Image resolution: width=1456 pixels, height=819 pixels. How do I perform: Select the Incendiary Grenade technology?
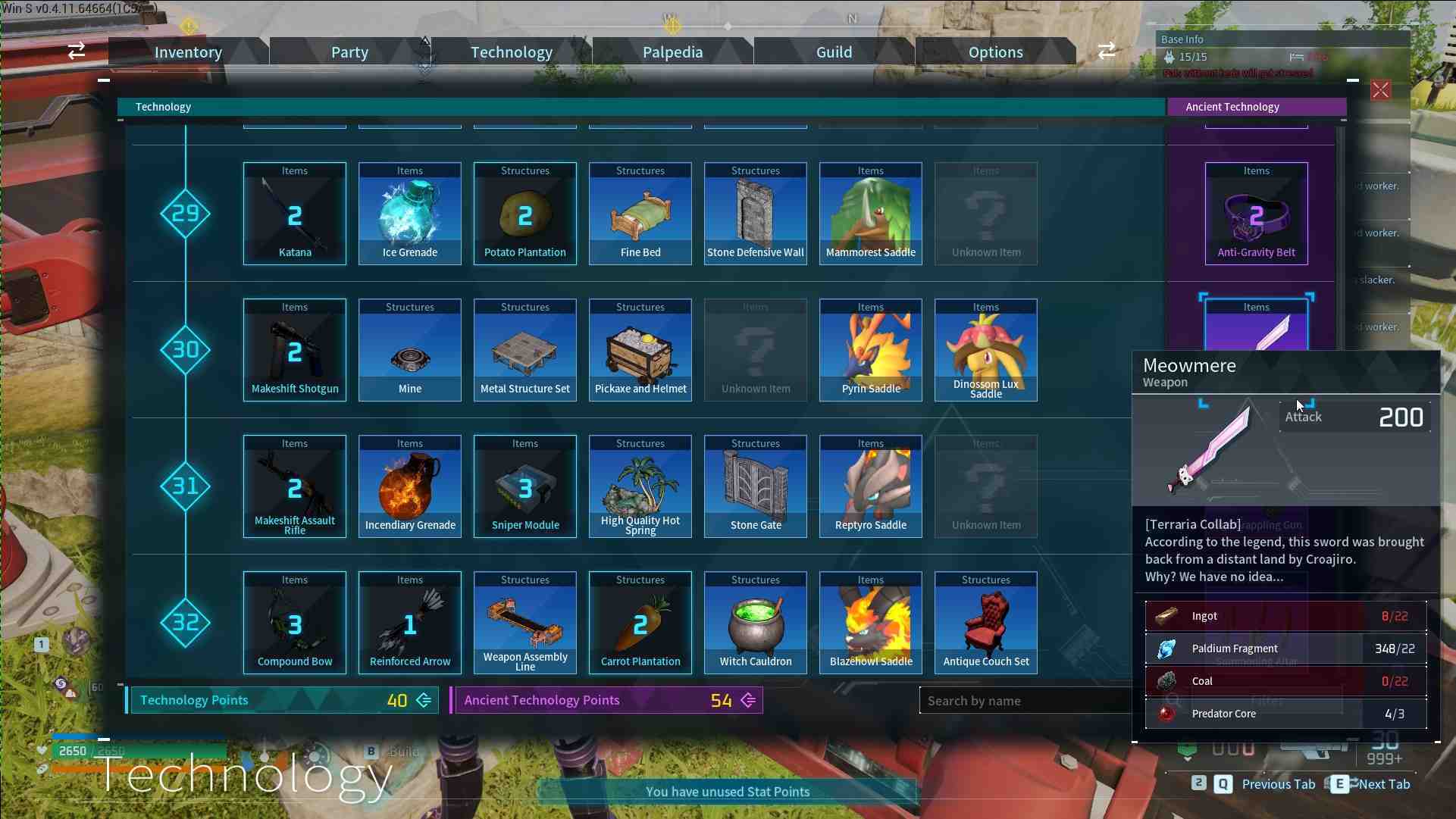(x=410, y=486)
